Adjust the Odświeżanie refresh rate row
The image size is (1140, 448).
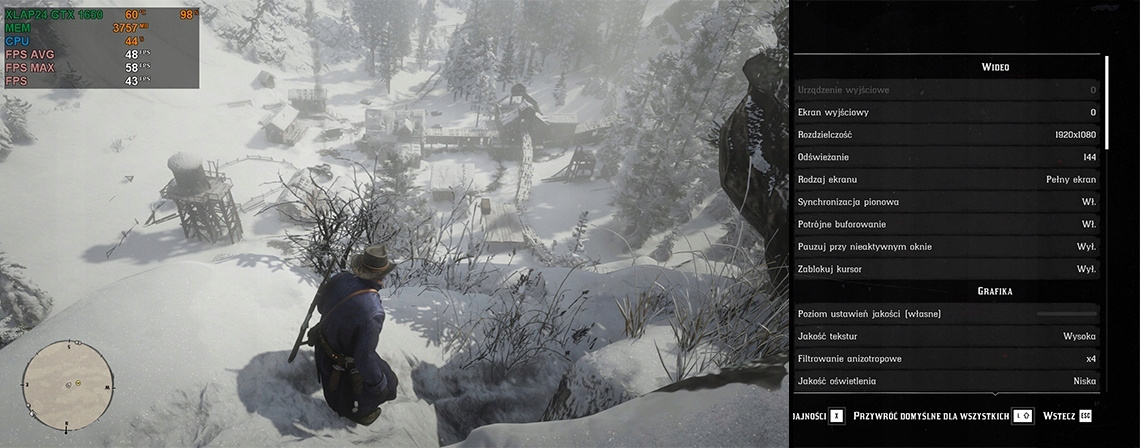(946, 157)
